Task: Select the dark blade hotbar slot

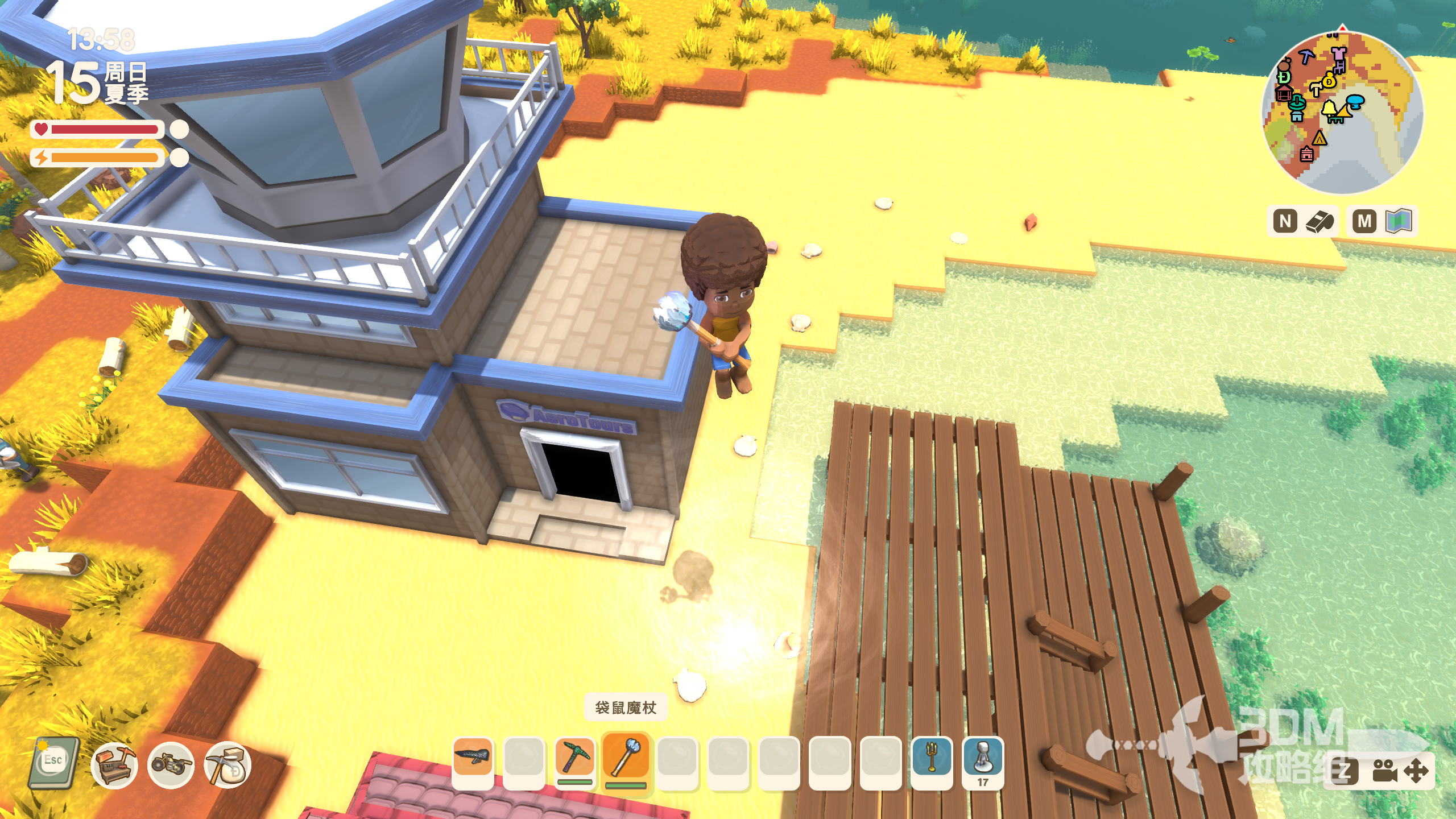Action: (473, 758)
